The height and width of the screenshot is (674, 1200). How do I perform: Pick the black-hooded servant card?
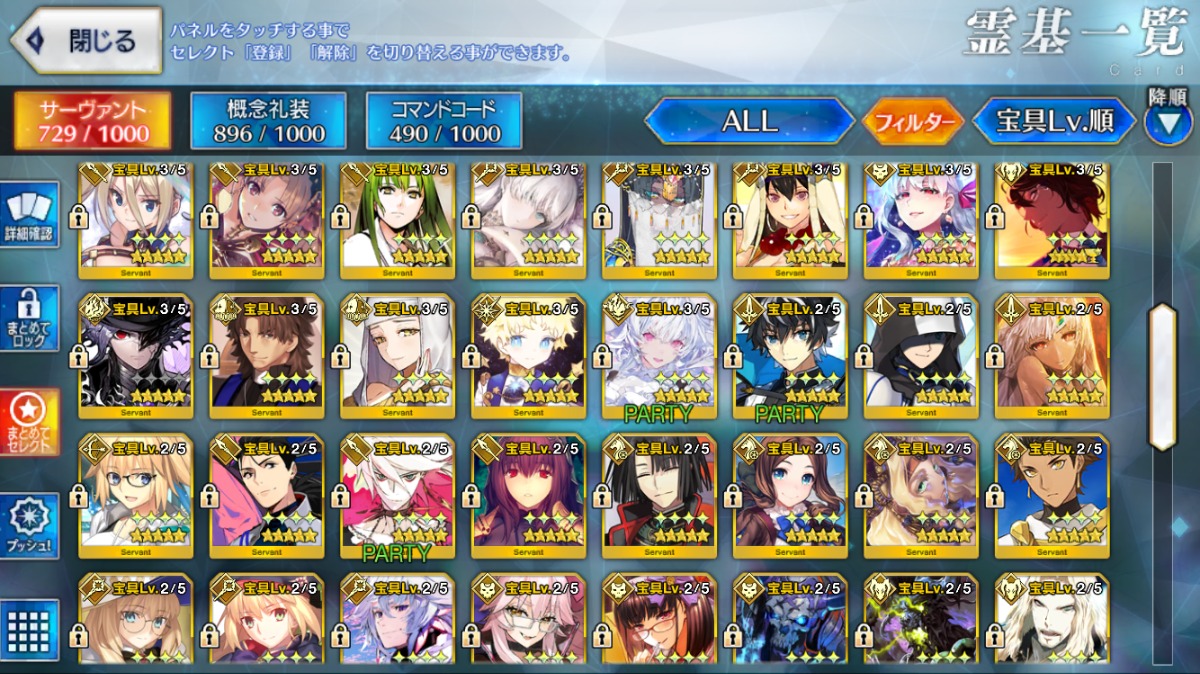921,357
